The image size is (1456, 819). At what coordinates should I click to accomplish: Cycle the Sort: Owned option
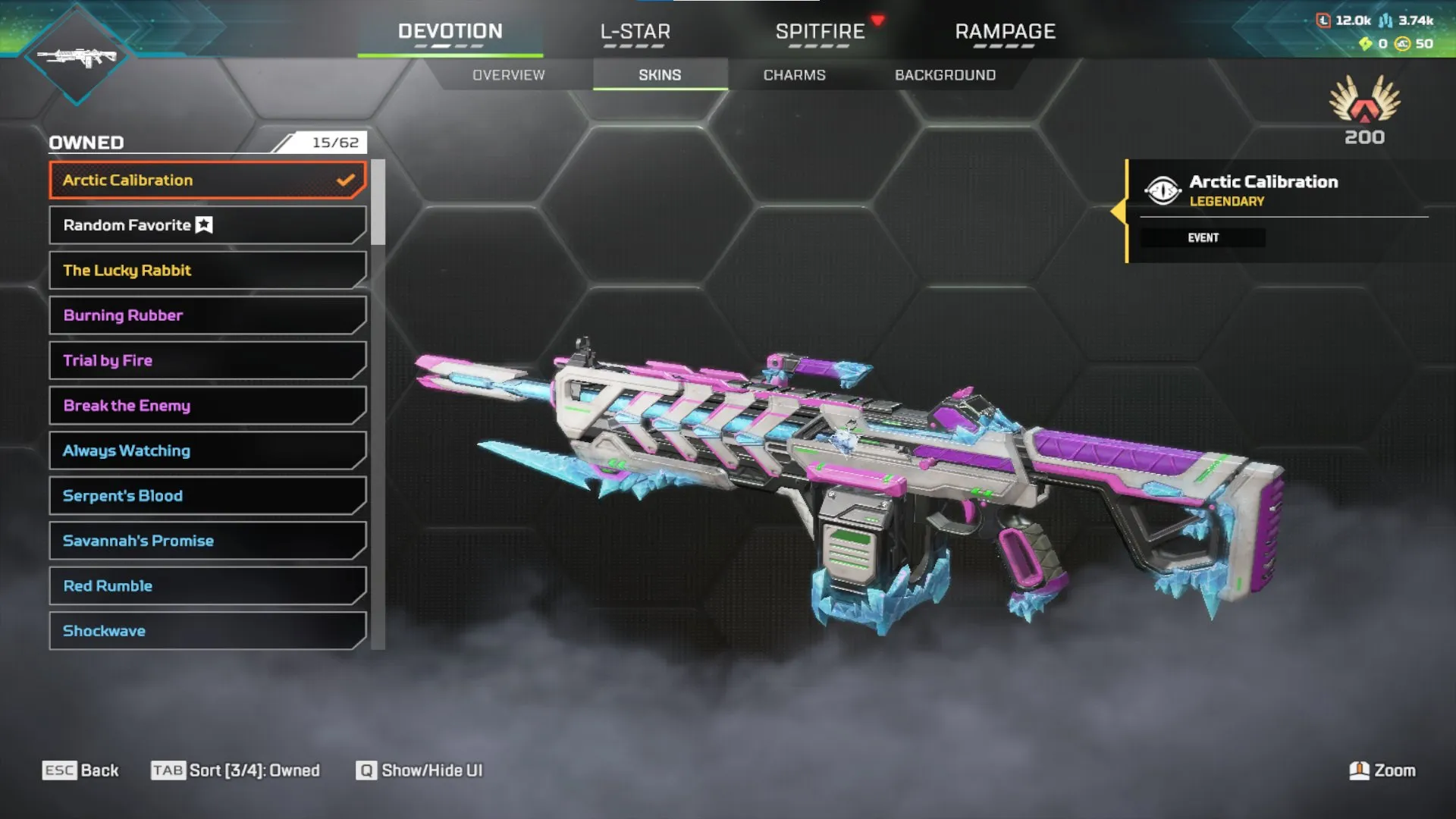(237, 770)
